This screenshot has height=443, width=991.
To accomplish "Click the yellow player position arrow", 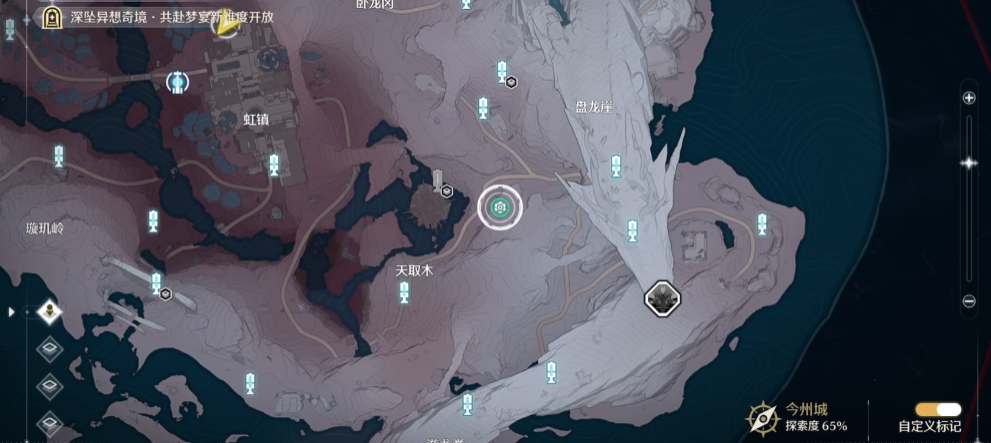I will click(x=225, y=26).
